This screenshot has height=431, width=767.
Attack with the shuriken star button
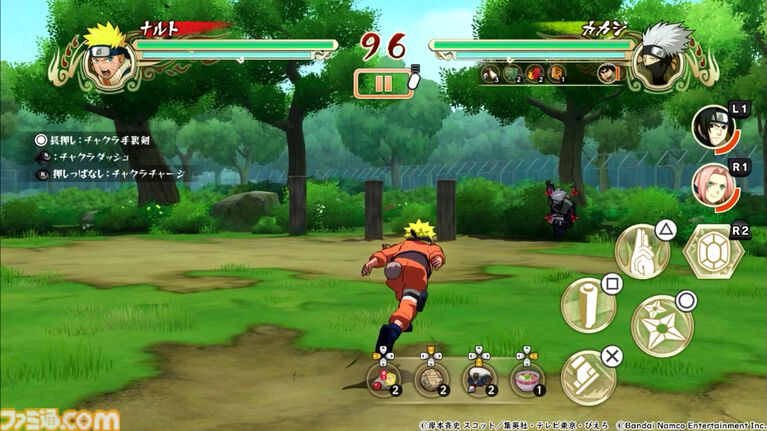[x=661, y=325]
